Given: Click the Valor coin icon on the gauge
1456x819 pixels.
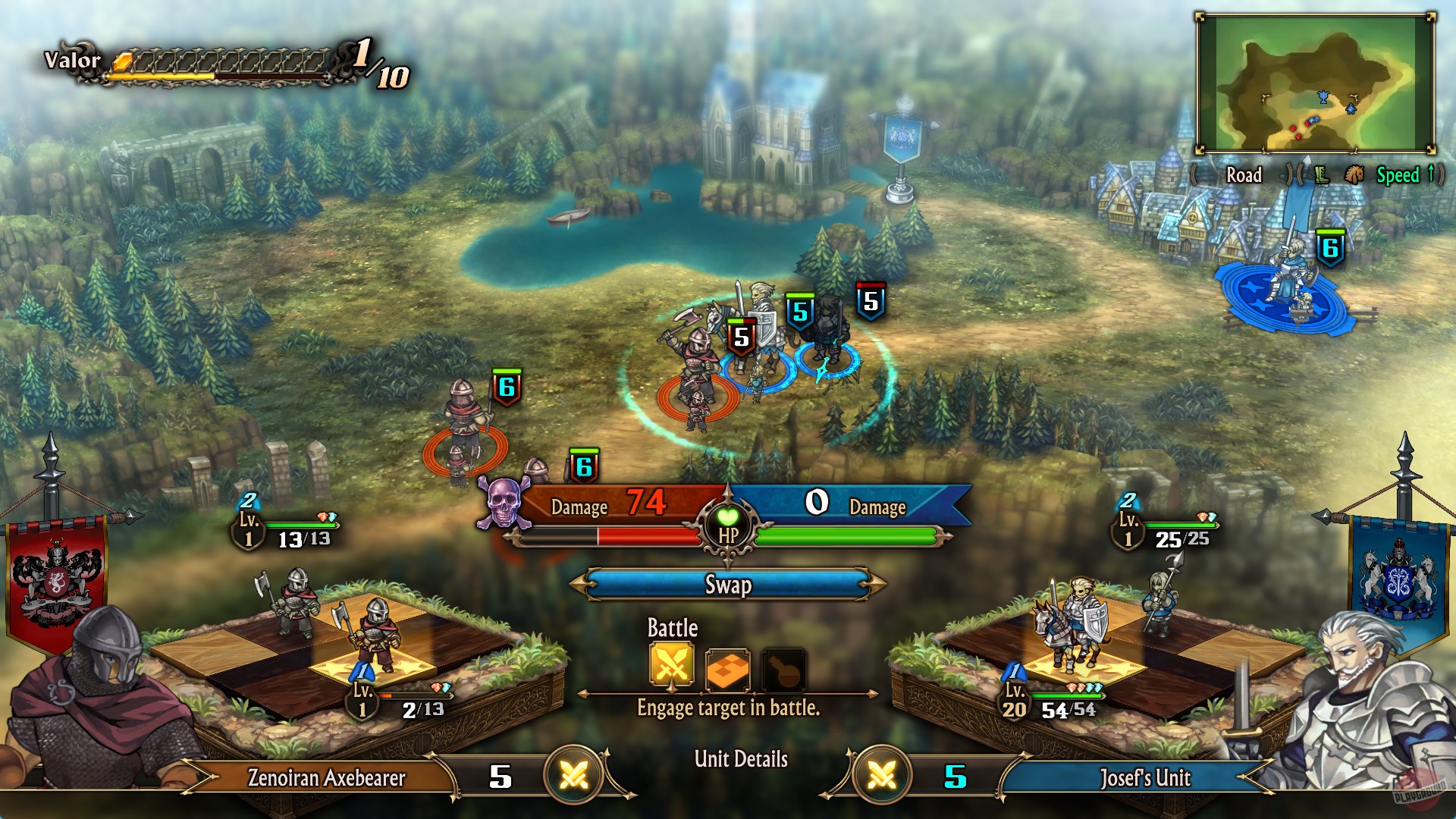Looking at the screenshot, I should point(121,62).
